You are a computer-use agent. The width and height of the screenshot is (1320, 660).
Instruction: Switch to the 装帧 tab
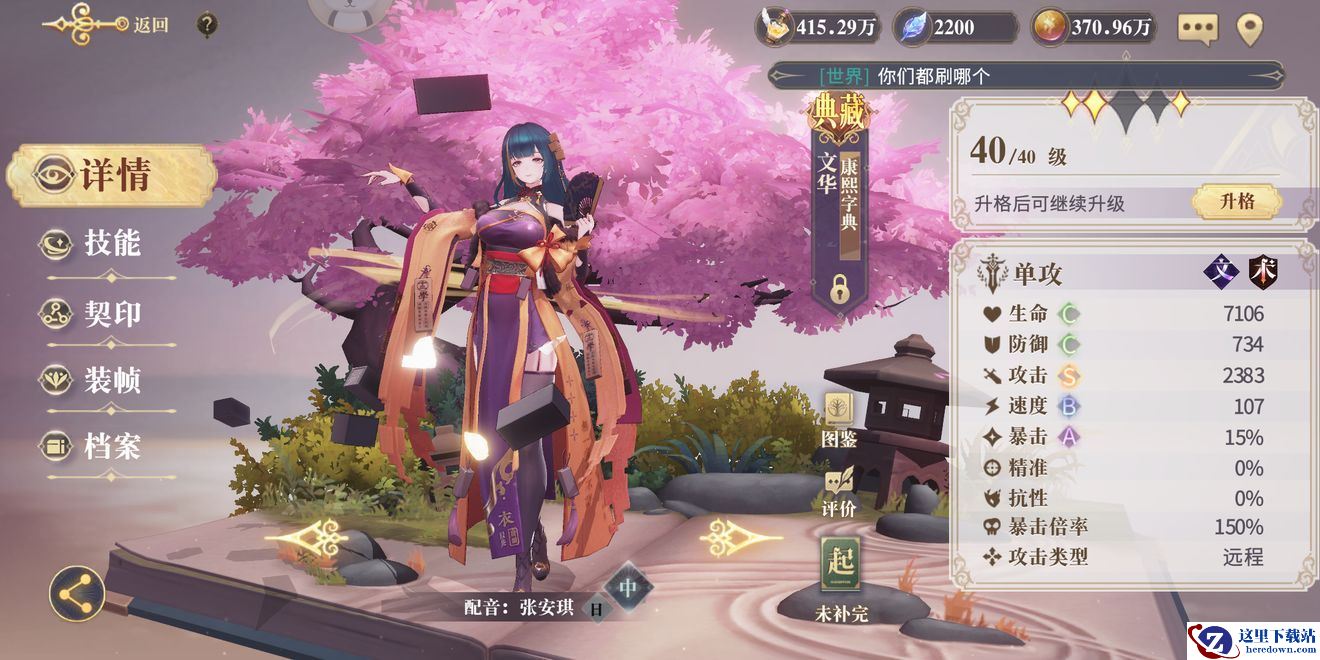coord(108,380)
